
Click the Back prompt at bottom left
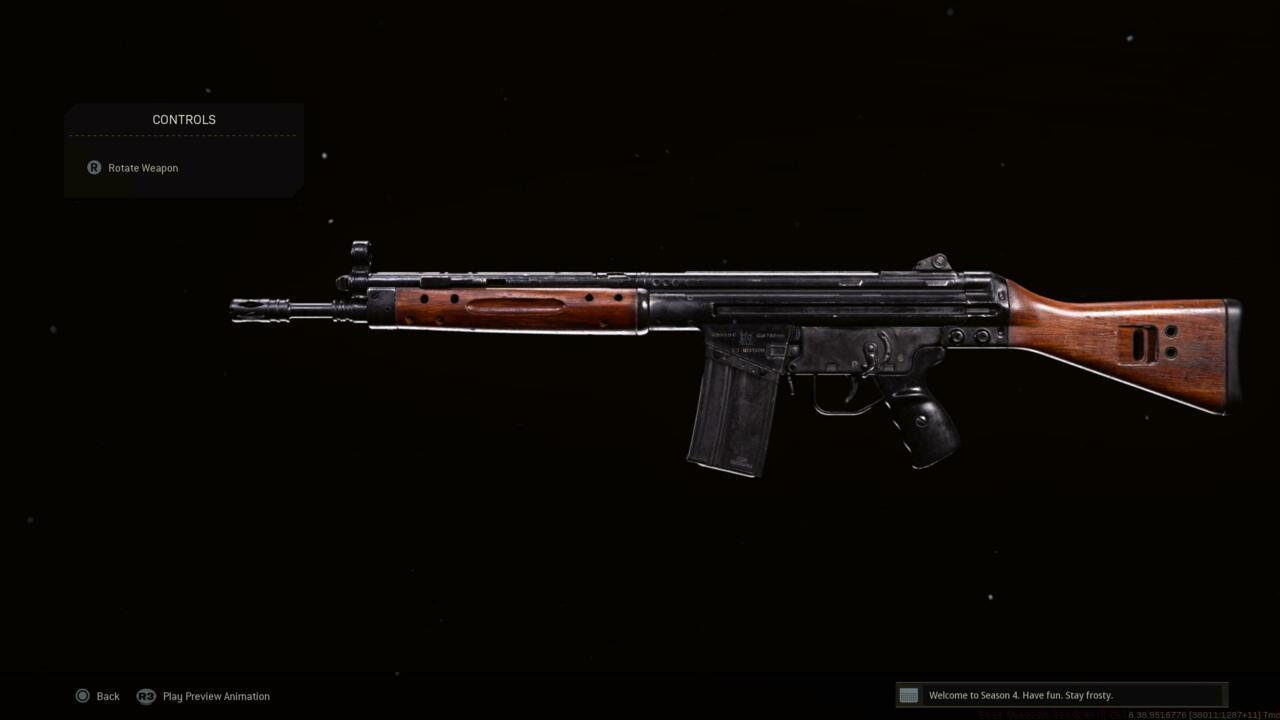pos(107,696)
